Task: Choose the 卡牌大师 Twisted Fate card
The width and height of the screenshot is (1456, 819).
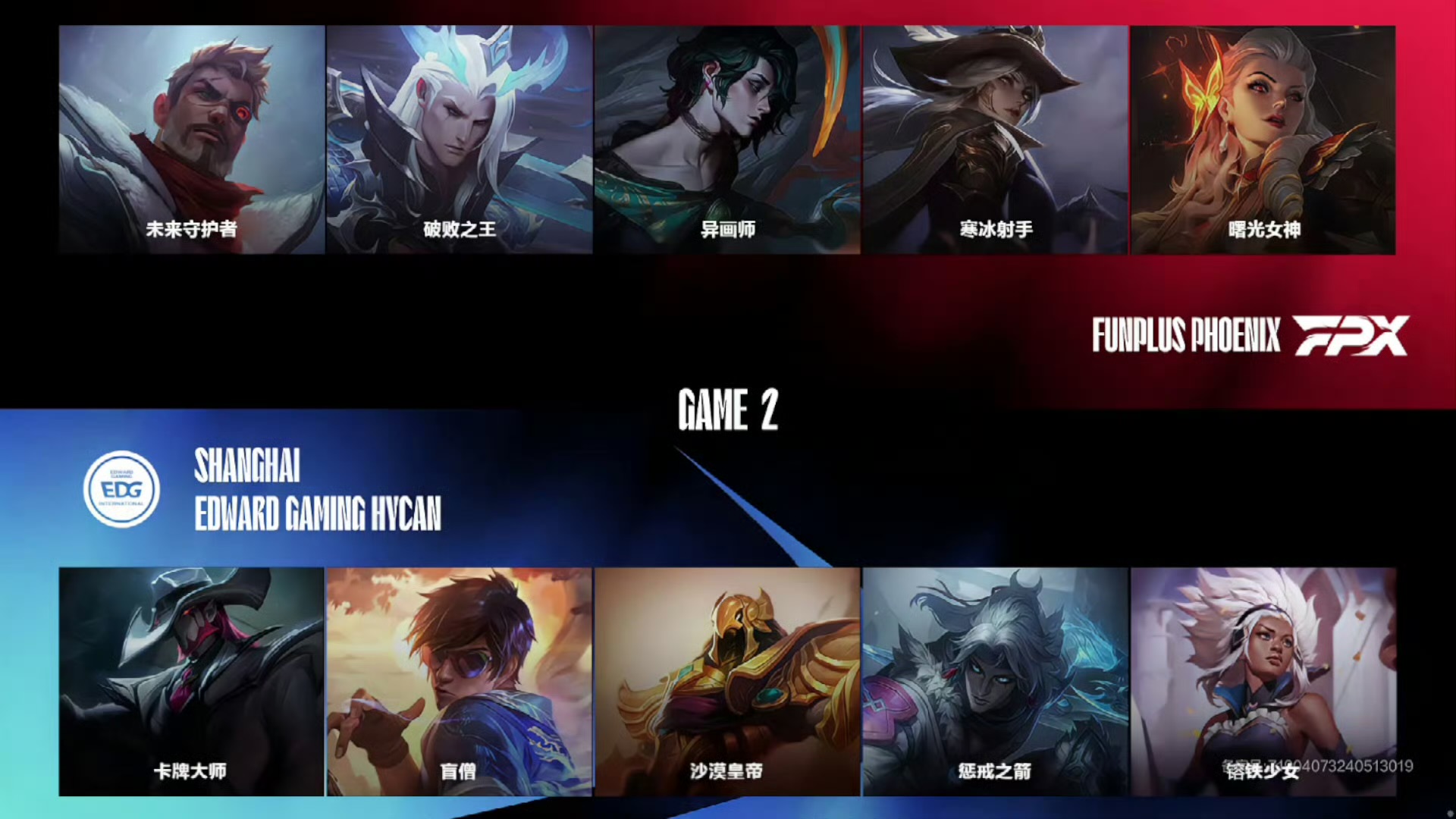Action: tap(191, 681)
